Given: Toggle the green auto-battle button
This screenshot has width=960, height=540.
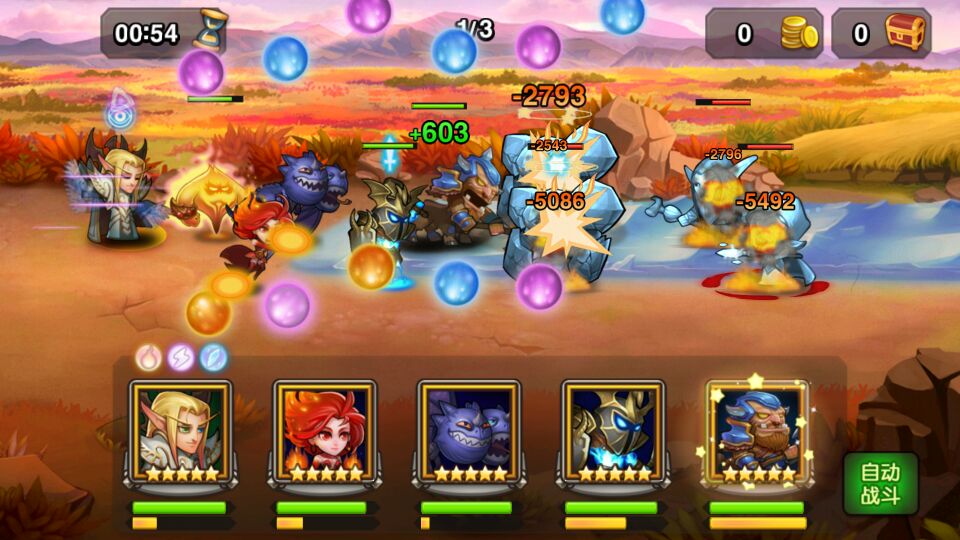Looking at the screenshot, I should [879, 484].
